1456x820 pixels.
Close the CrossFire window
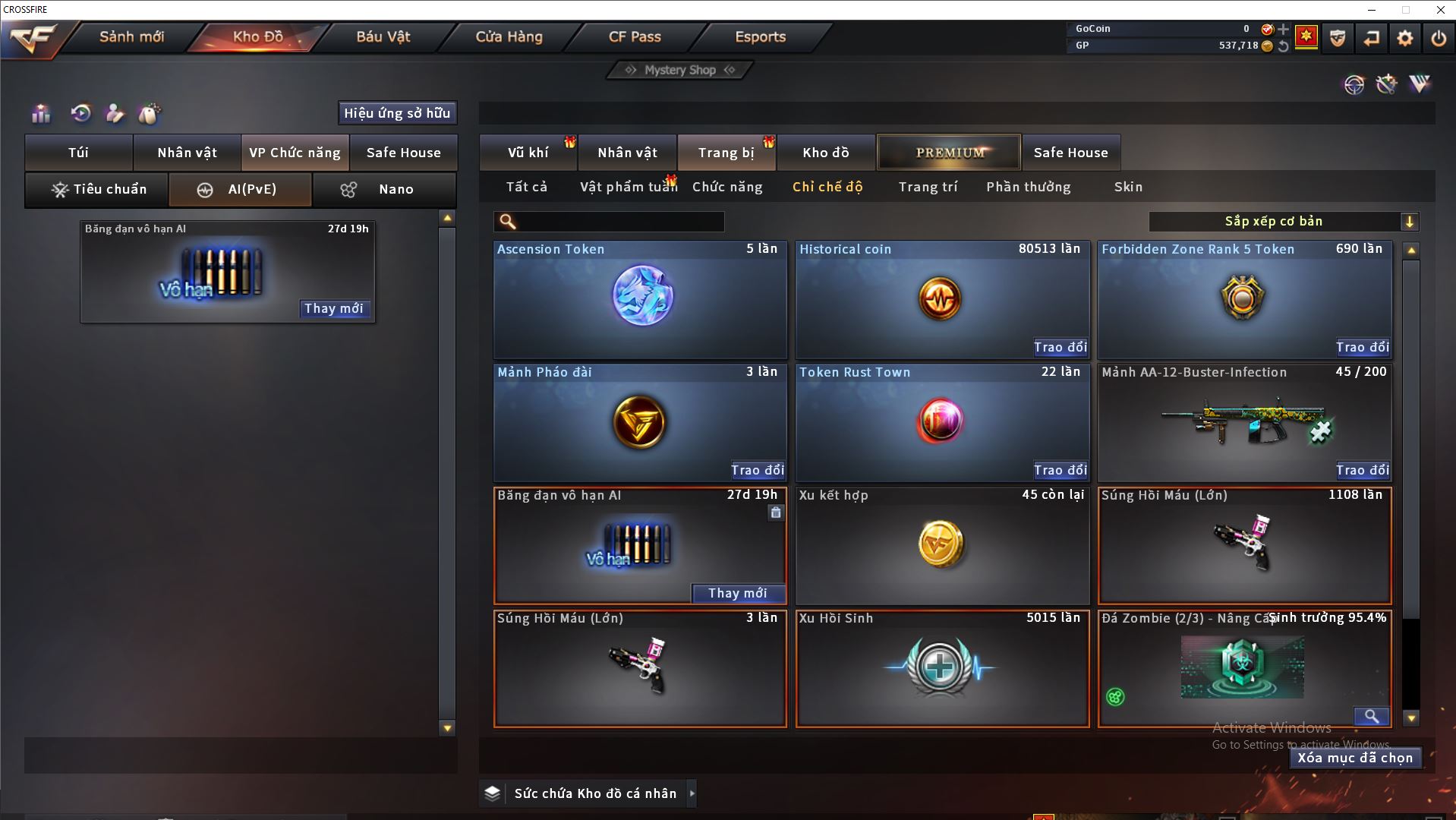[1440, 10]
